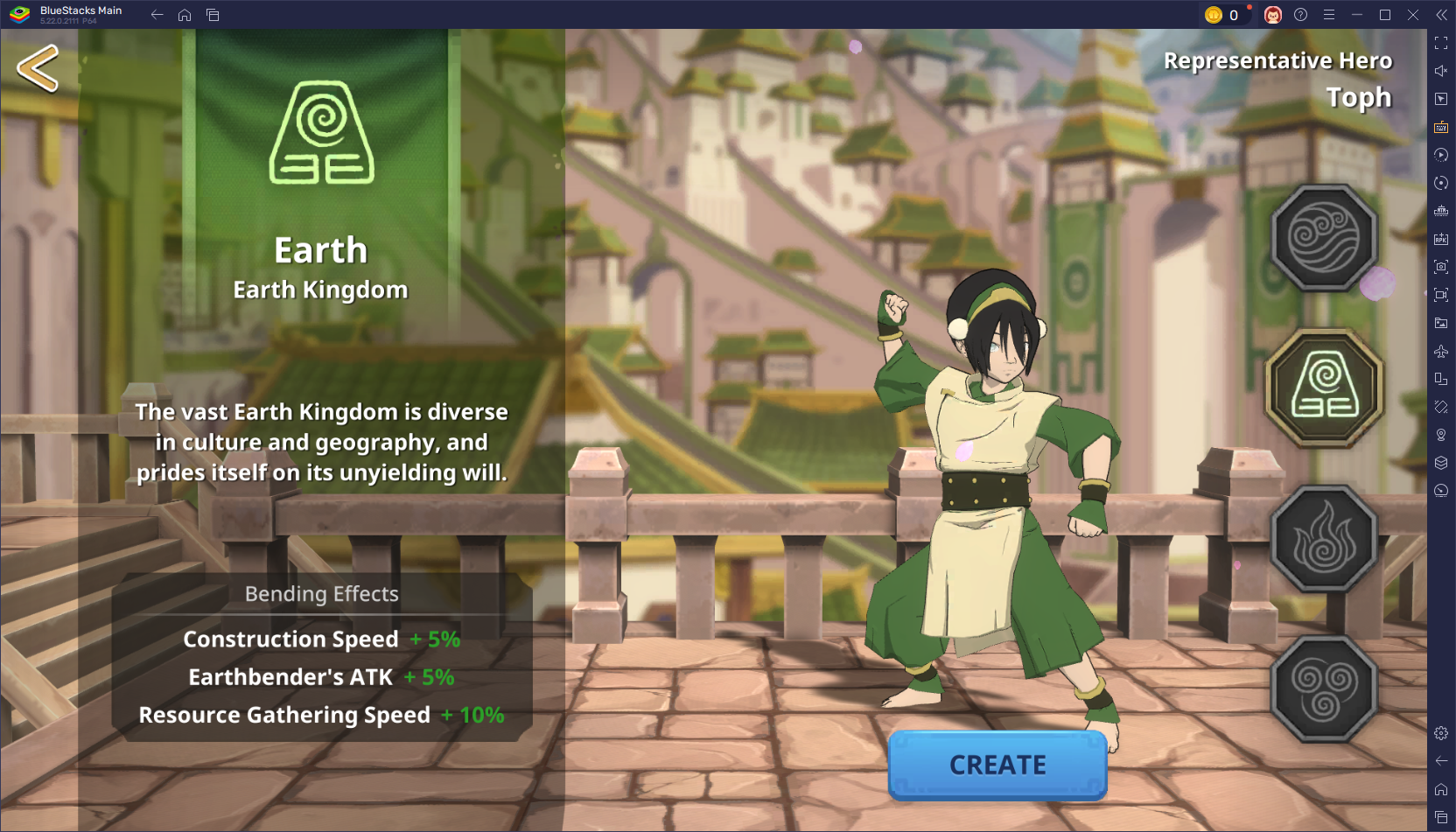
Task: Open the help menu
Action: [1300, 15]
